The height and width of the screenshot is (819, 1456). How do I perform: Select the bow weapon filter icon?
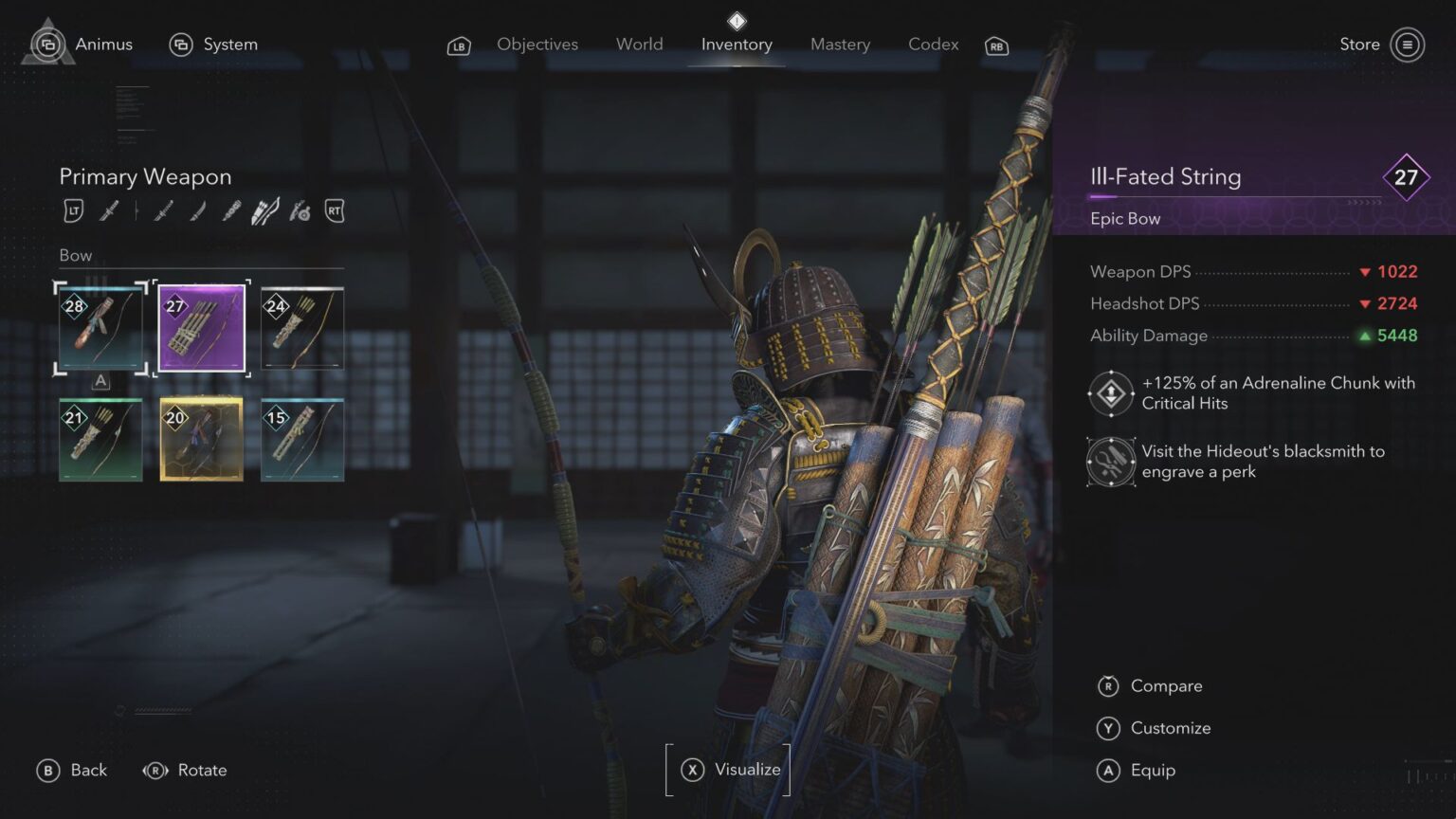264,210
